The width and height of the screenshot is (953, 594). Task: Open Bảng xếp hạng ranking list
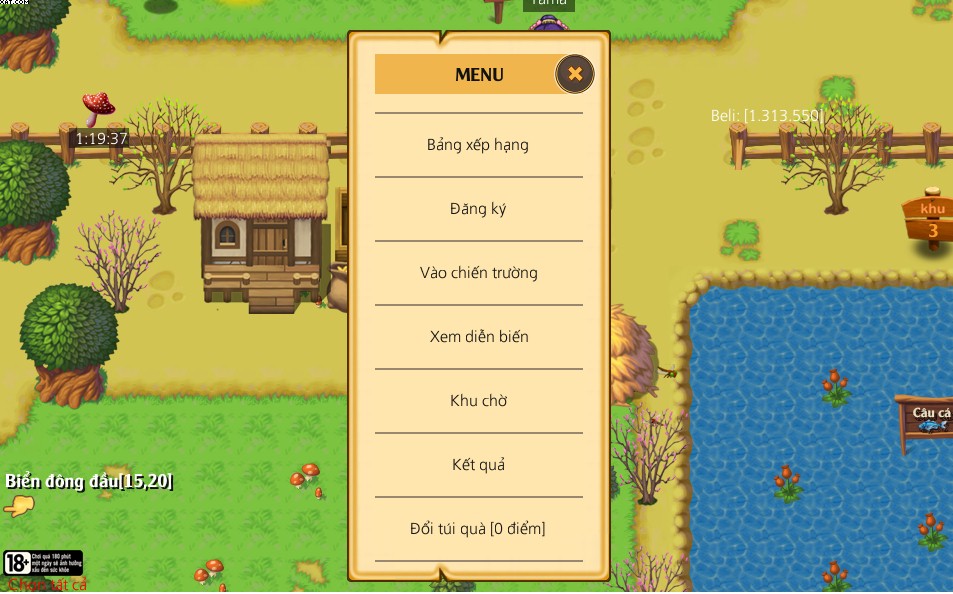478,145
